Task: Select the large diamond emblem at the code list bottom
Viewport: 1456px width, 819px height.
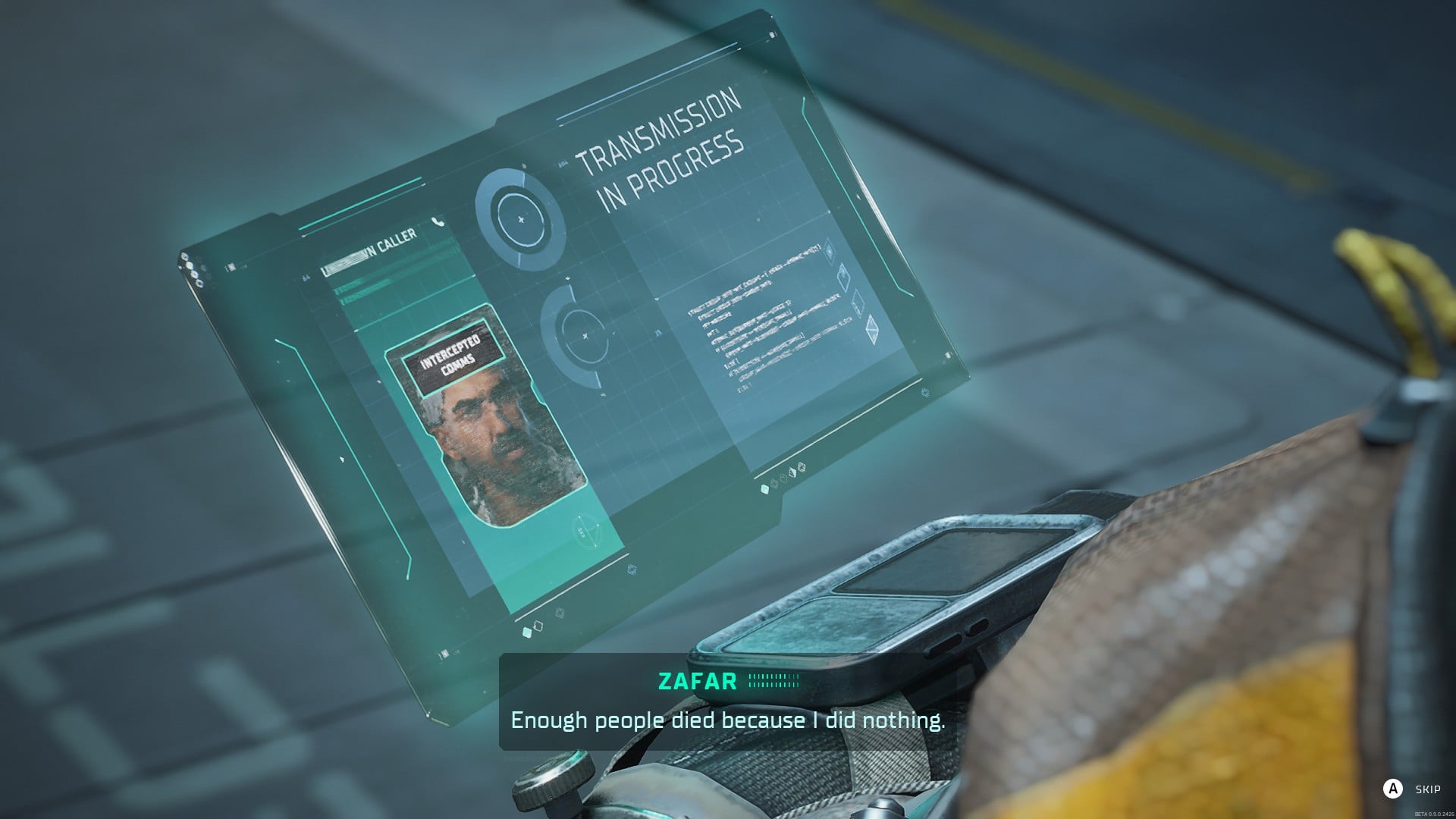Action: pos(872,330)
